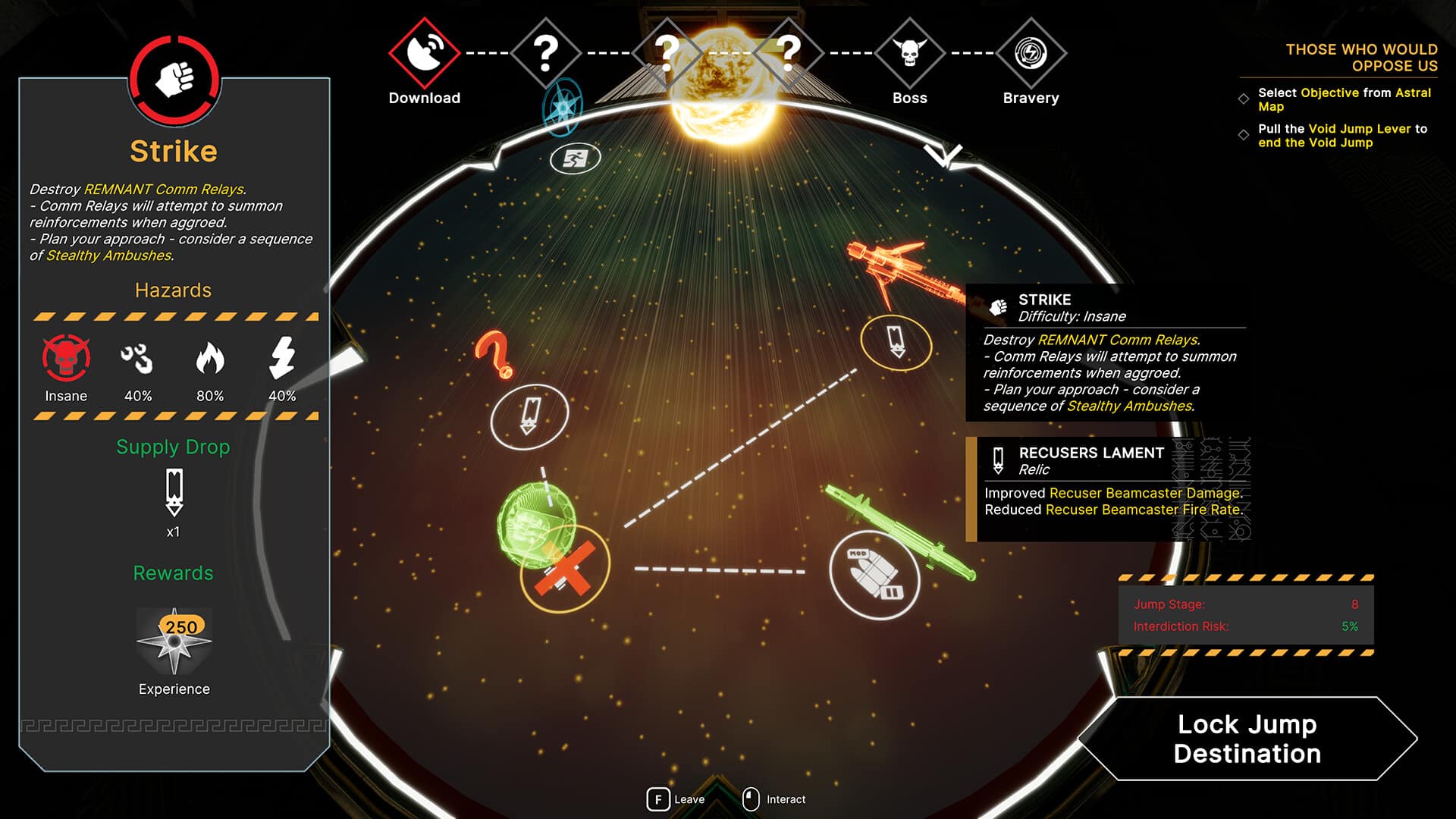Select the red question mark mission node
1456x819 pixels.
529,416
